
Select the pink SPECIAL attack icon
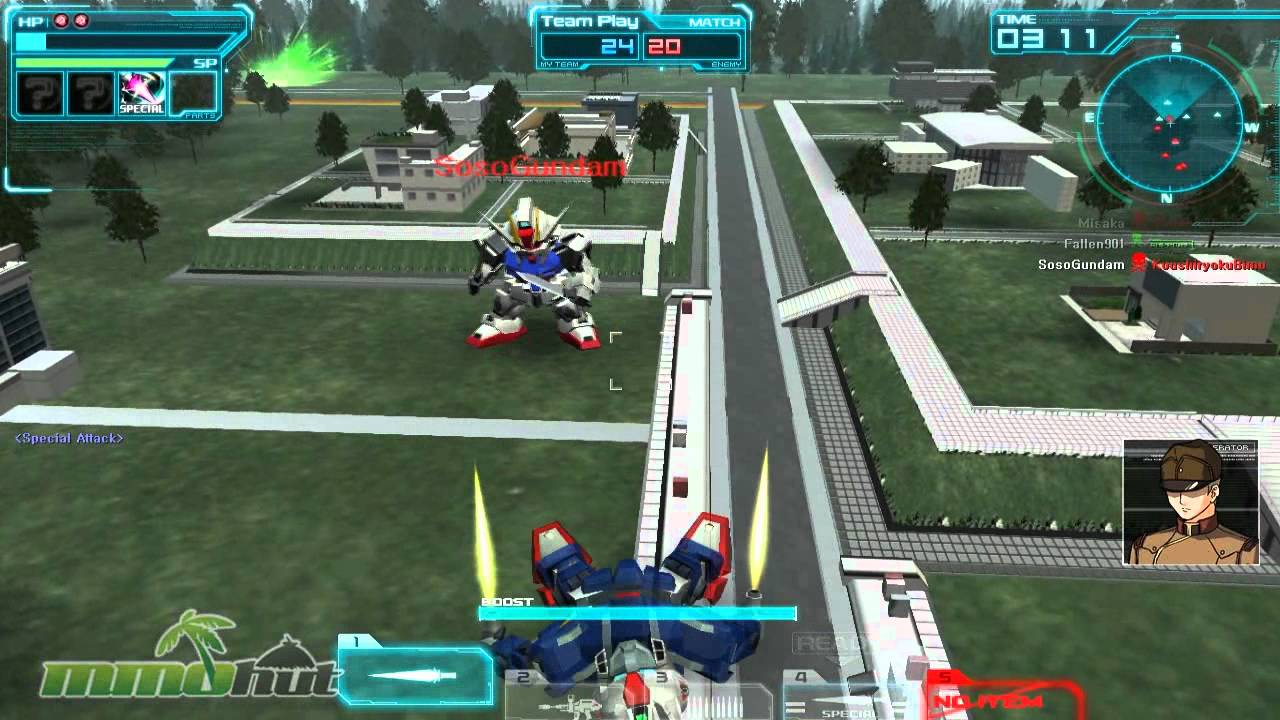click(139, 94)
